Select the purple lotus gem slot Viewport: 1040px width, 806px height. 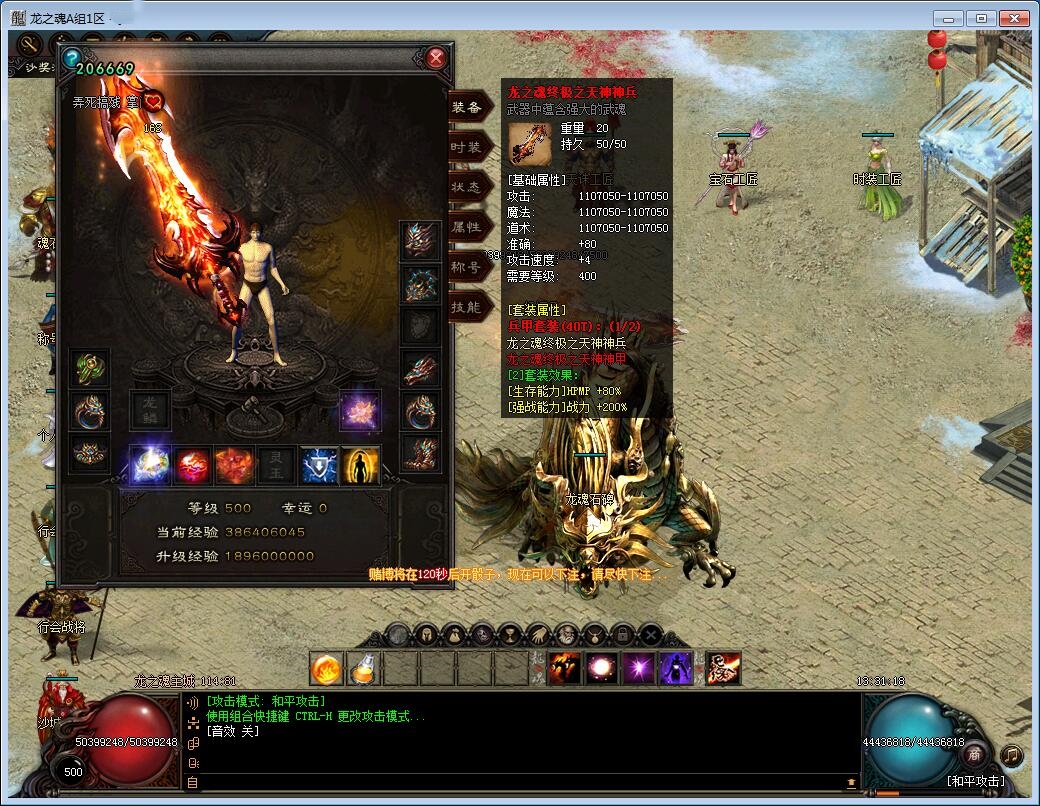359,410
